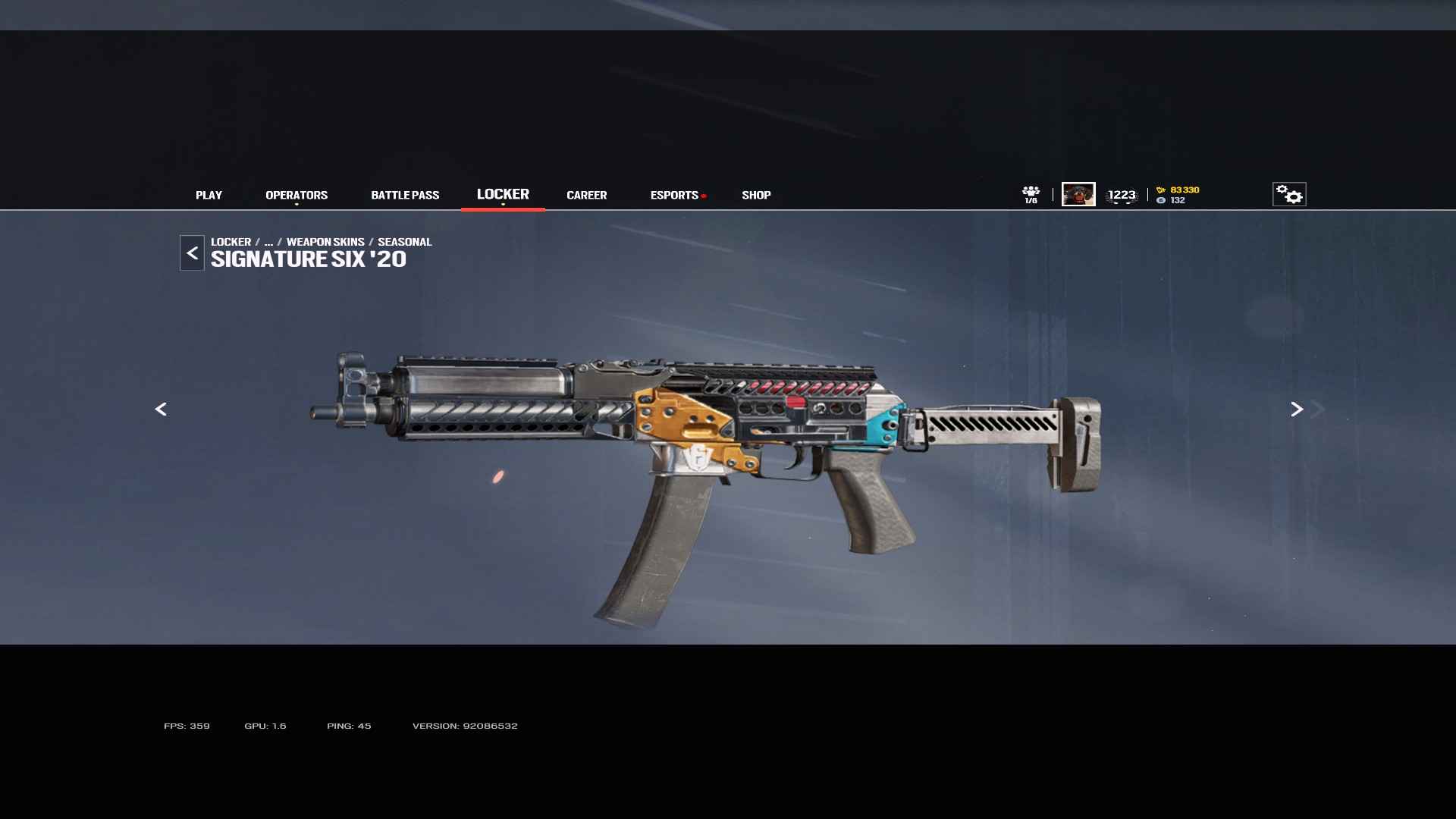
Task: Open the Play tab
Action: coord(209,195)
